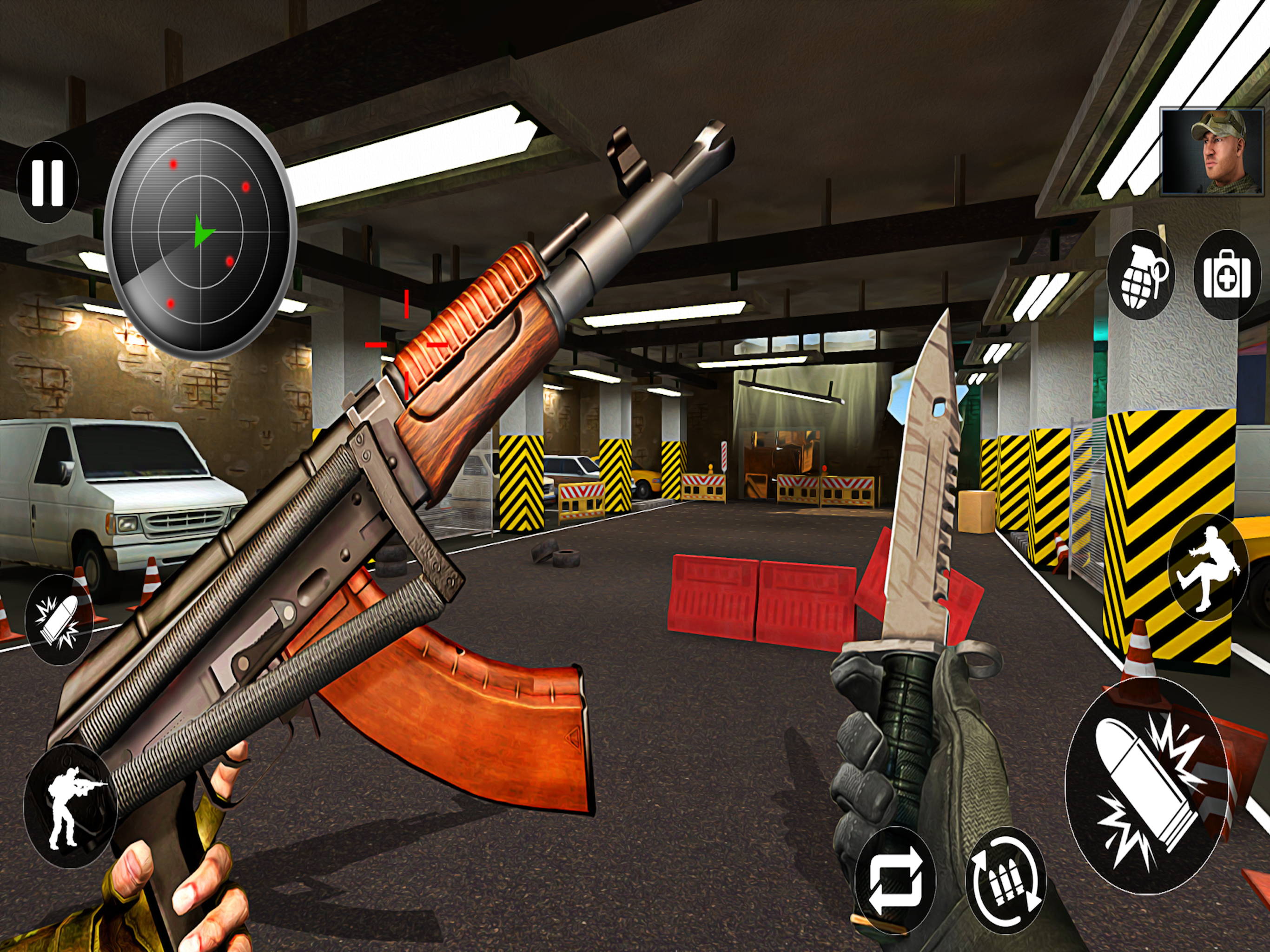Tap the circular radar minimap

200,231
